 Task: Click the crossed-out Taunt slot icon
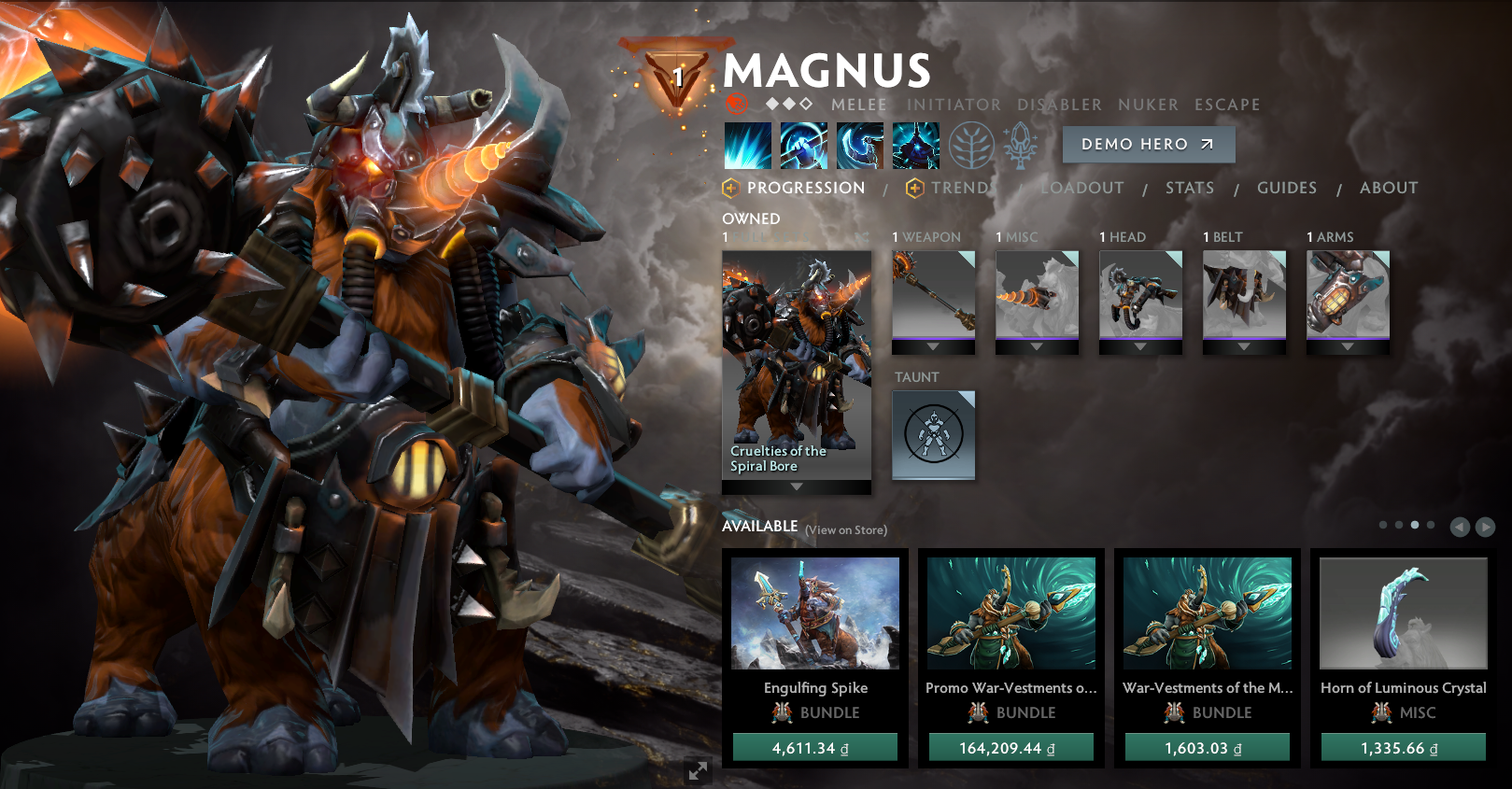[933, 433]
